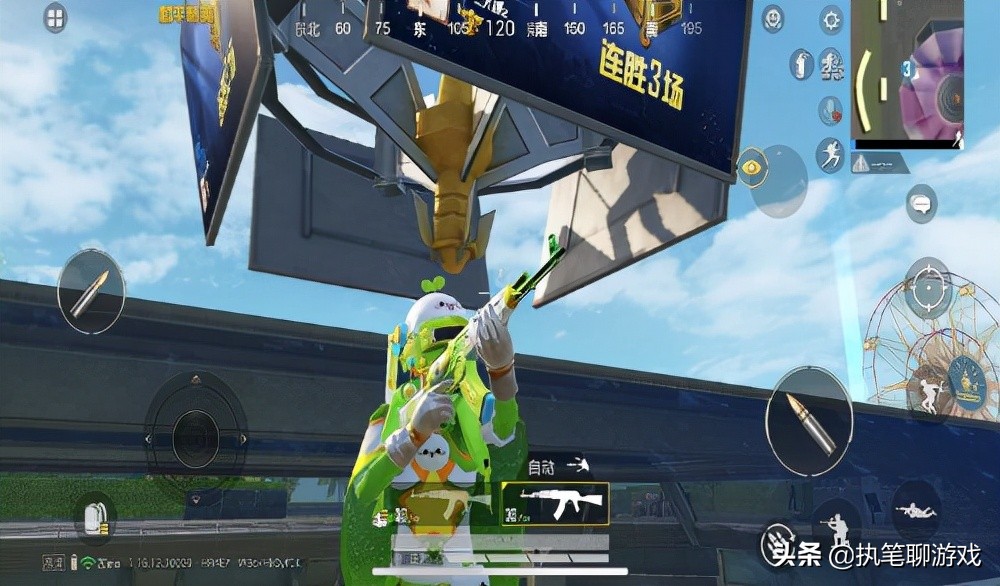Open the quick chat bubble
The width and height of the screenshot is (1000, 586).
point(921,203)
